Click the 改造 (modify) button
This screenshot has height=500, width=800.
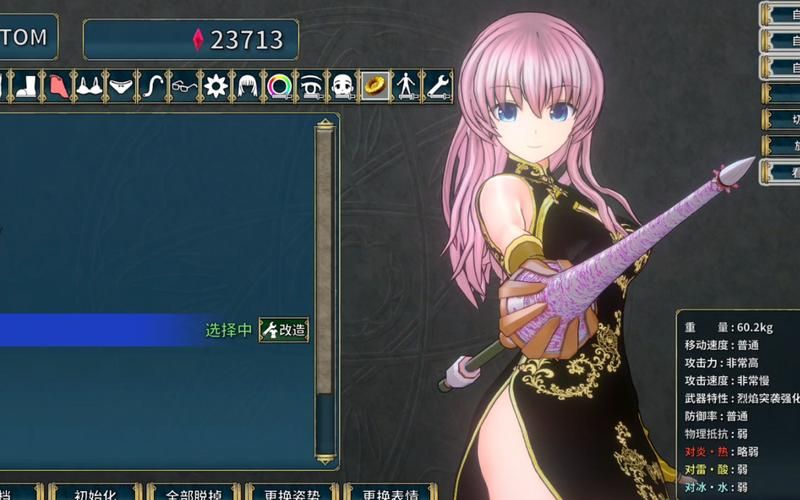pyautogui.click(x=284, y=330)
